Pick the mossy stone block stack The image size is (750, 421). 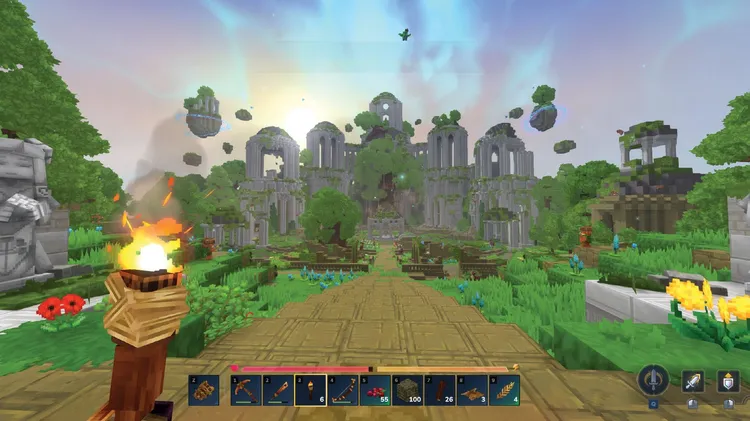408,390
